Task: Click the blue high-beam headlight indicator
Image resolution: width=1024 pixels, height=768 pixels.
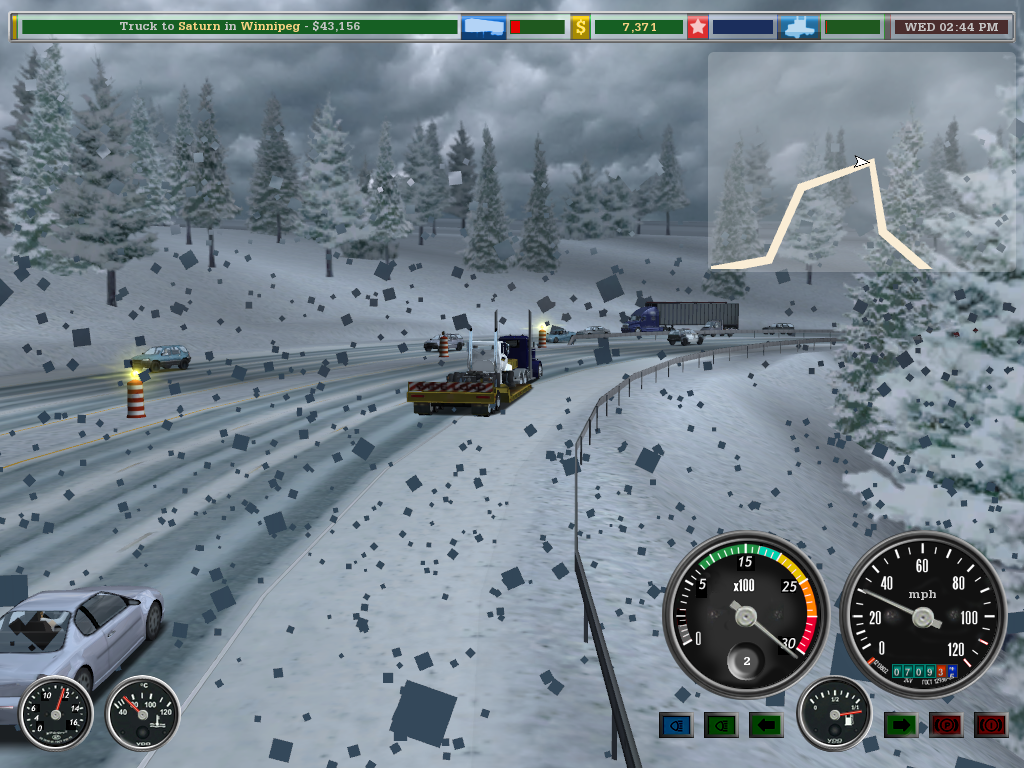Action: click(x=676, y=725)
